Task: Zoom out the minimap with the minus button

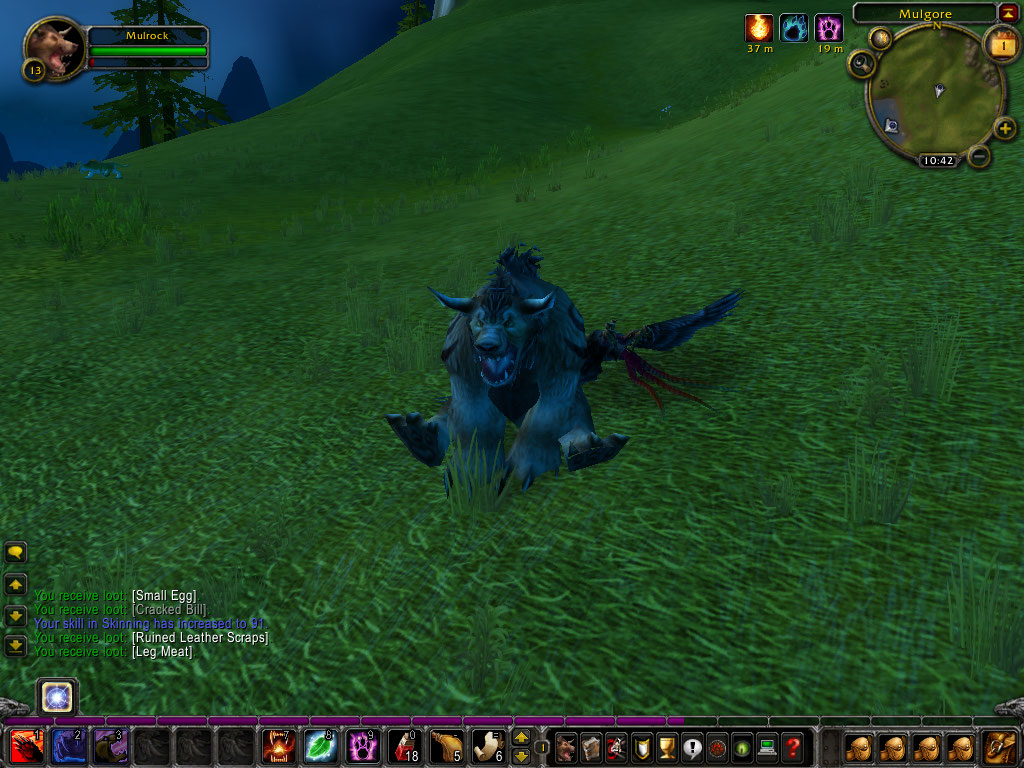Action: tap(980, 156)
